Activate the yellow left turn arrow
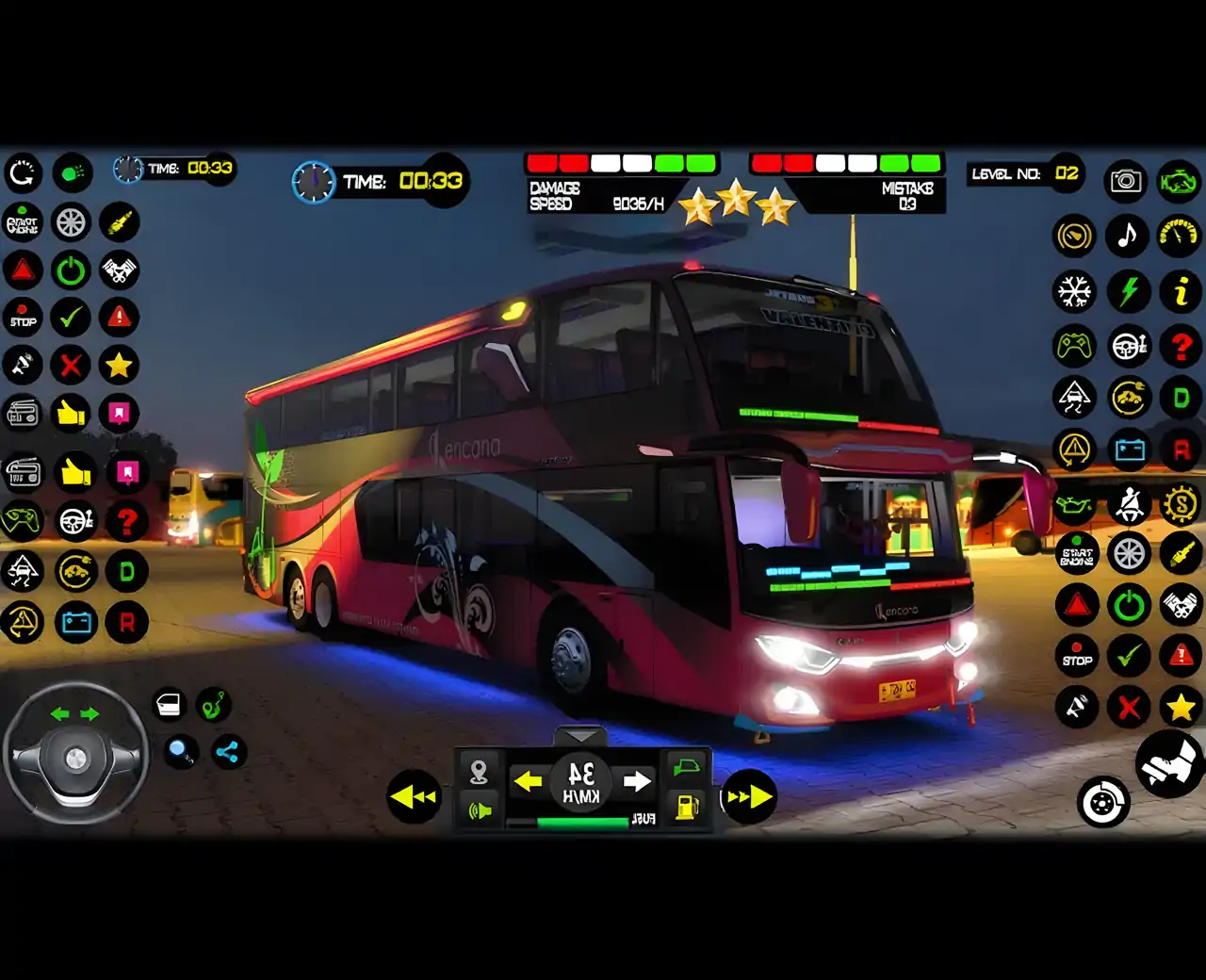This screenshot has width=1206, height=980. 529,780
